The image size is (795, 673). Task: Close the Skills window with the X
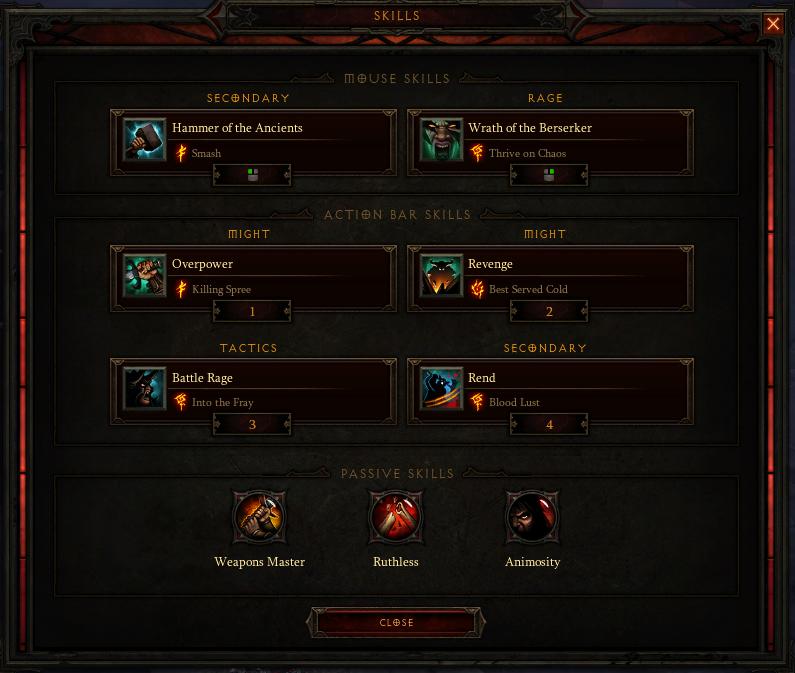tap(773, 25)
